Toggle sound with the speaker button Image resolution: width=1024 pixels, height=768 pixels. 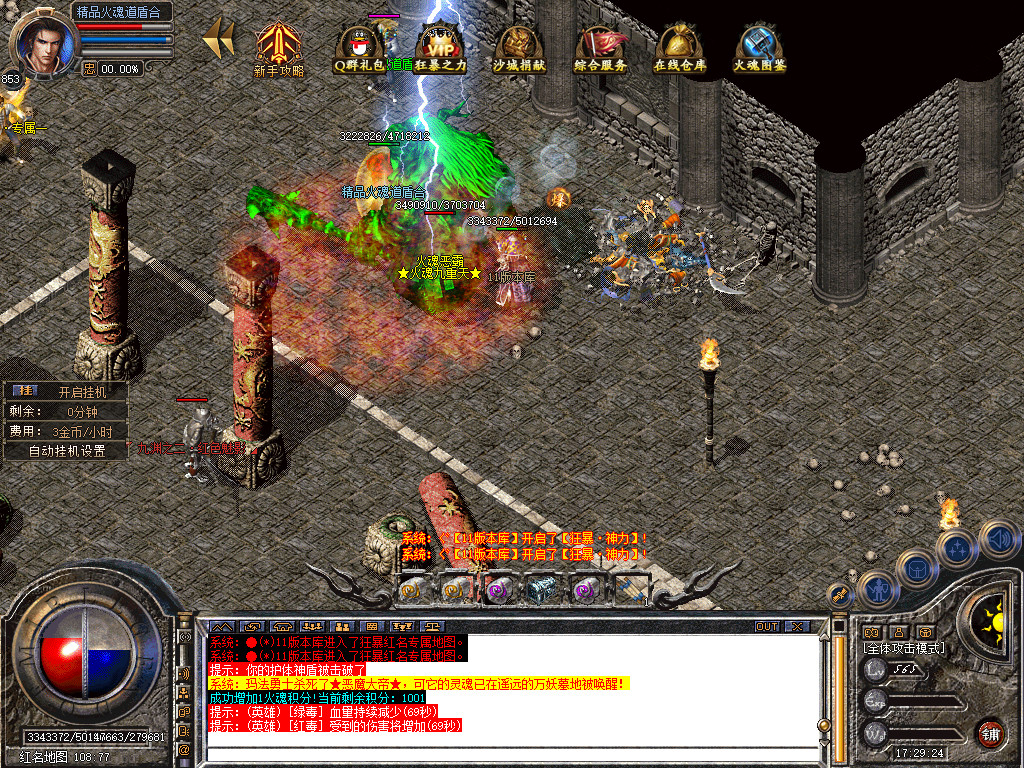998,538
